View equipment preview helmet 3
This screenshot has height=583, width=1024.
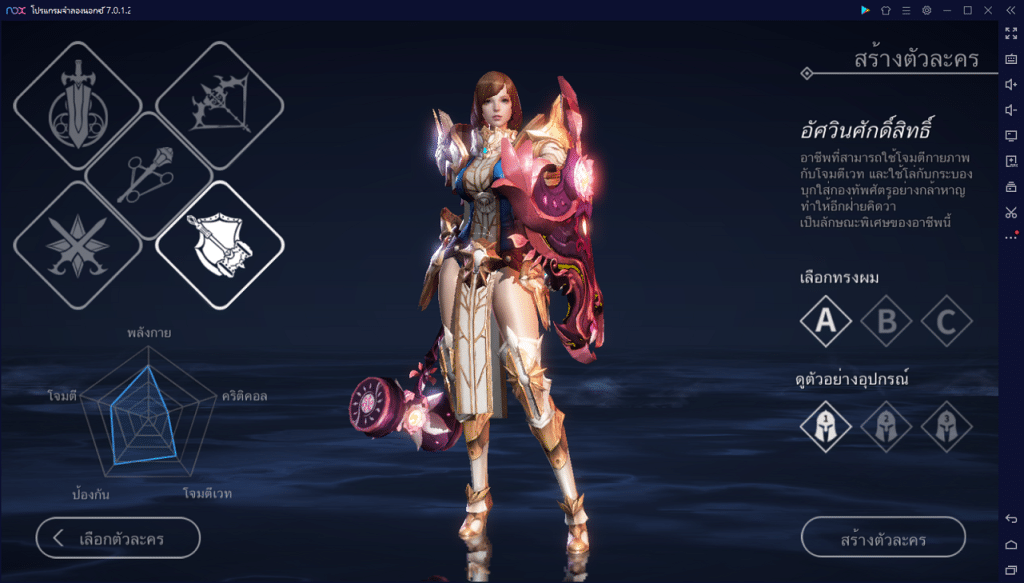point(947,426)
